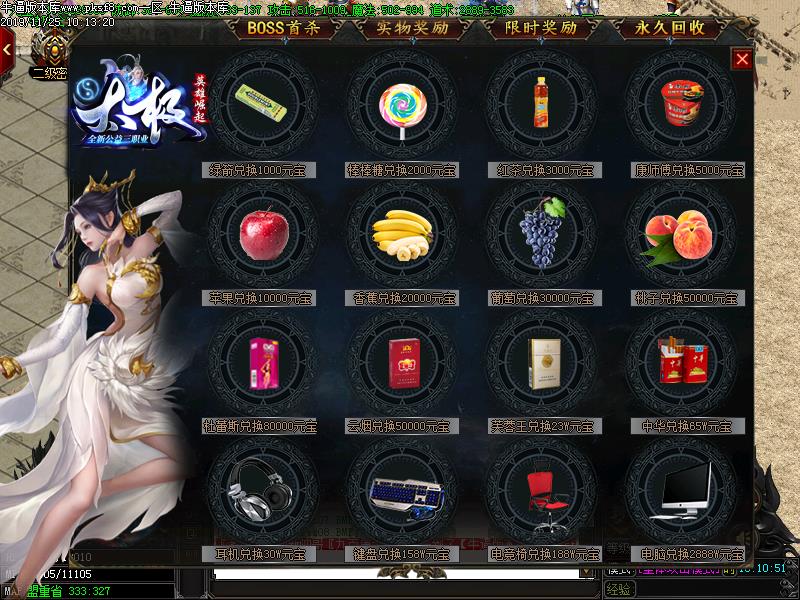Choose the purple grapes reward
The image size is (800, 600).
click(541, 232)
